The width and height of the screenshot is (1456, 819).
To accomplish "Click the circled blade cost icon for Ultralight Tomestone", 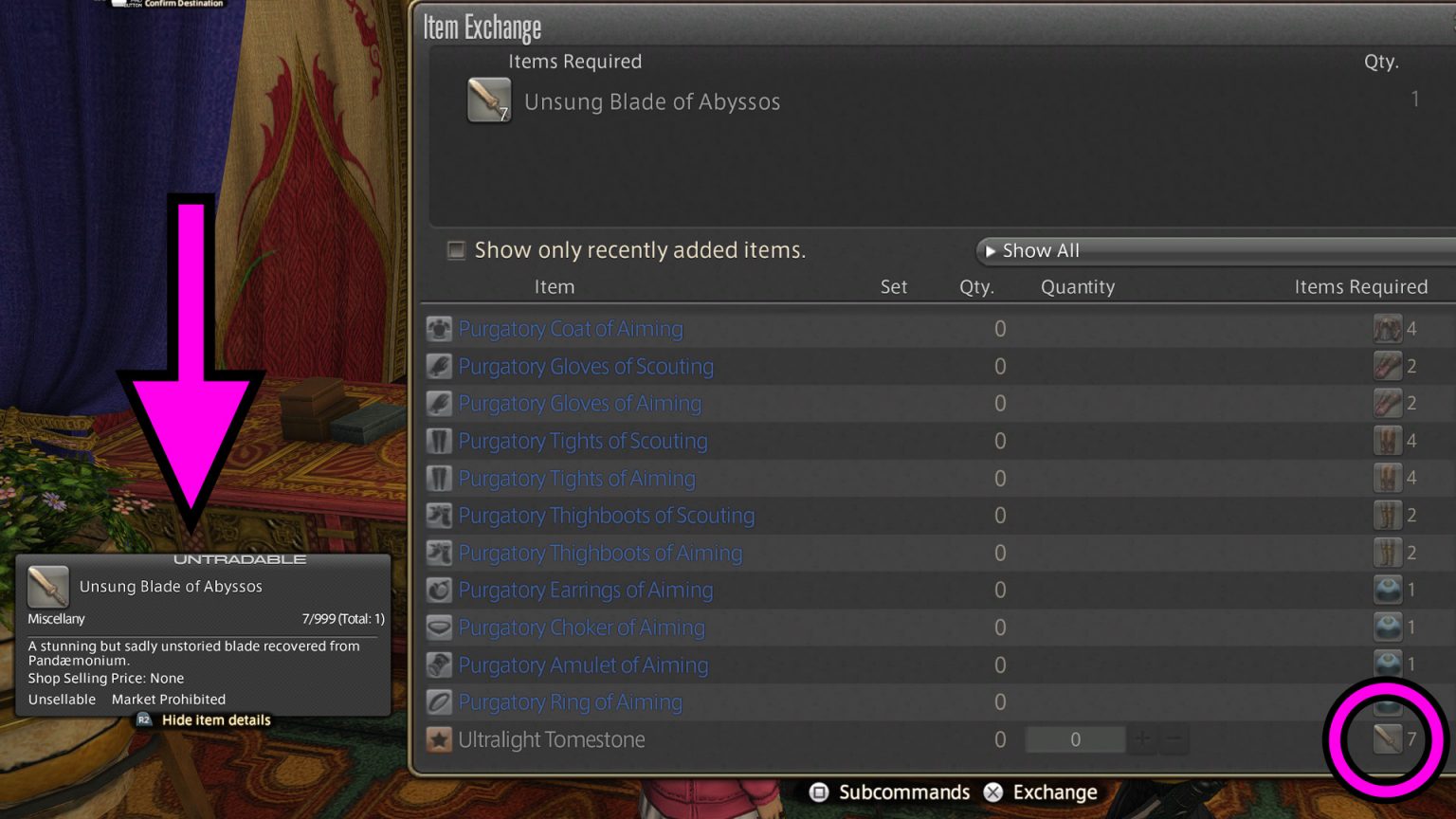I will (x=1387, y=739).
